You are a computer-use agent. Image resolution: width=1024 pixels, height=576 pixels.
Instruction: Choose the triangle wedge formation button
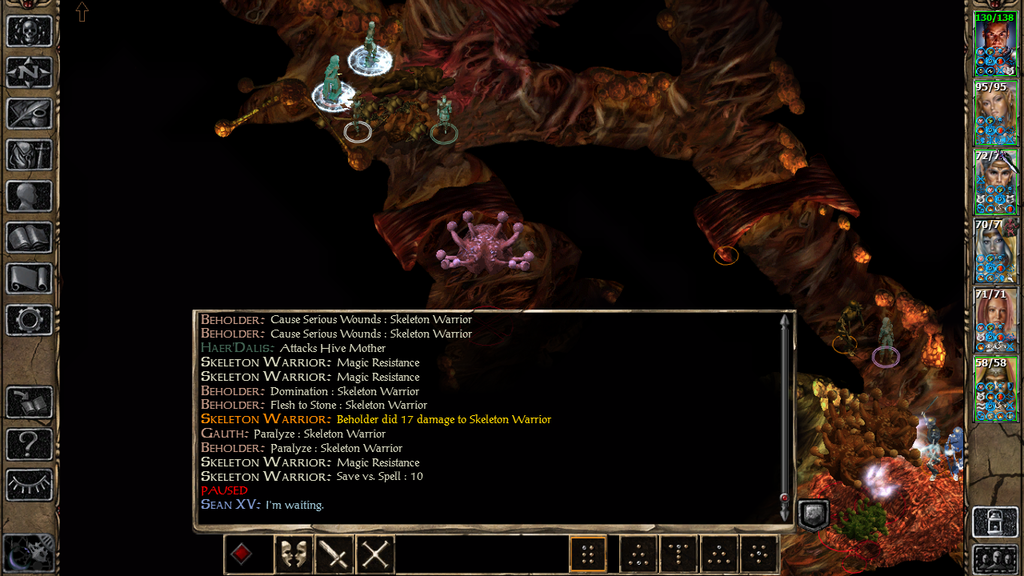point(719,555)
